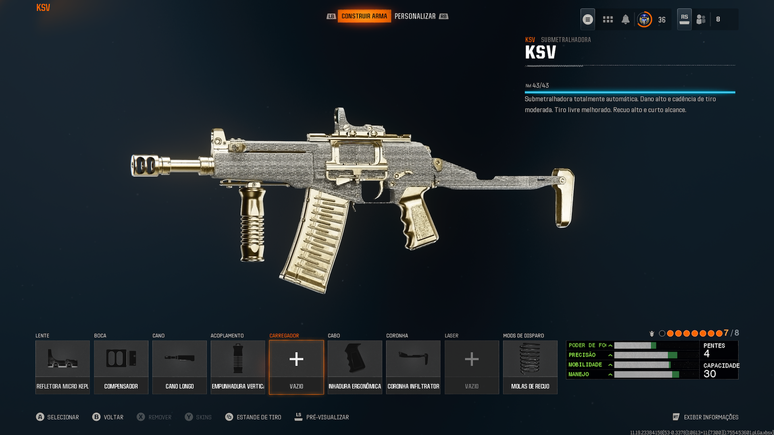Open the notifications bell icon

coord(626,19)
